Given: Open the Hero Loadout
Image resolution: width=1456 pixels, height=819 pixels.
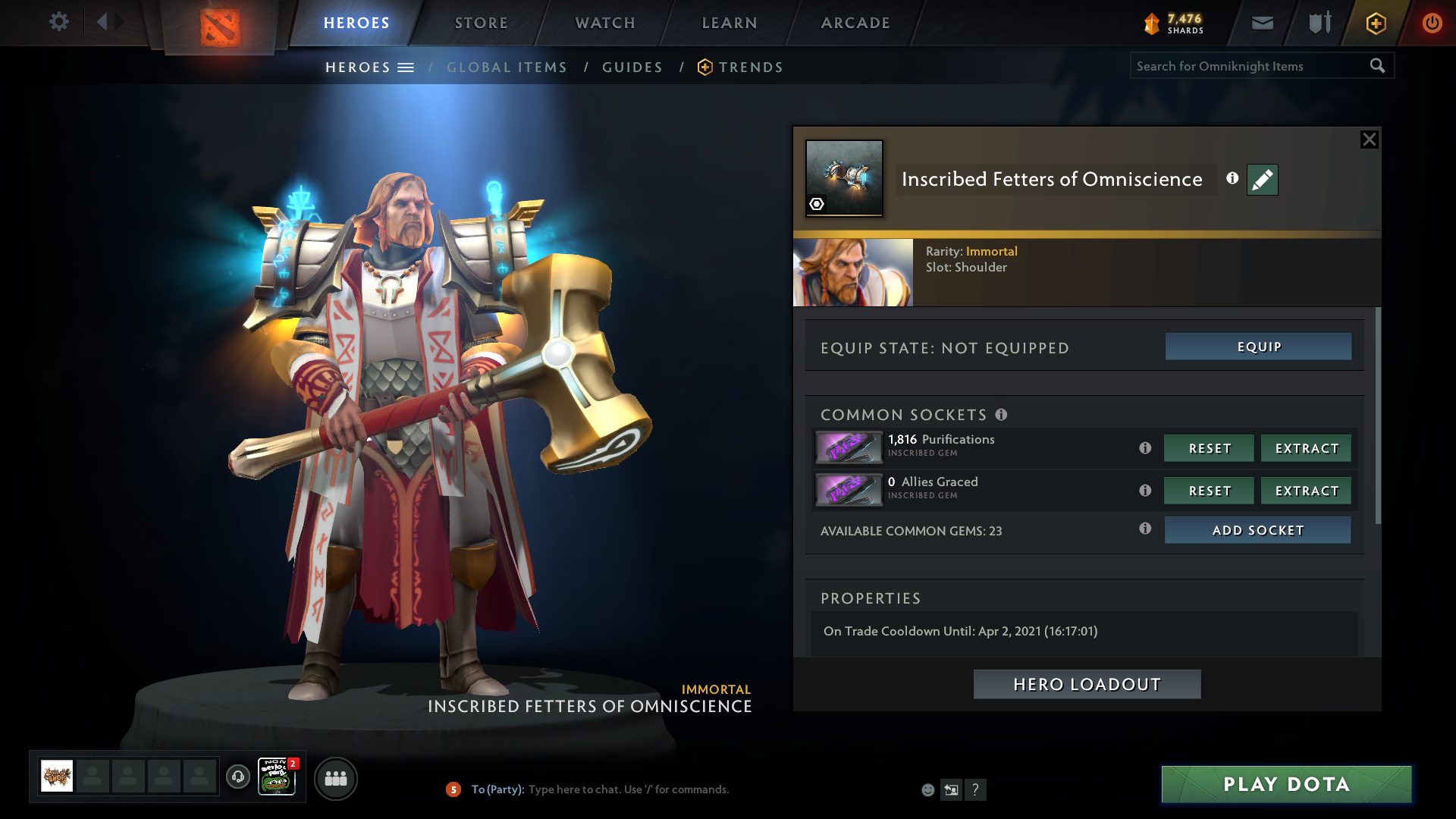Looking at the screenshot, I should pyautogui.click(x=1087, y=684).
